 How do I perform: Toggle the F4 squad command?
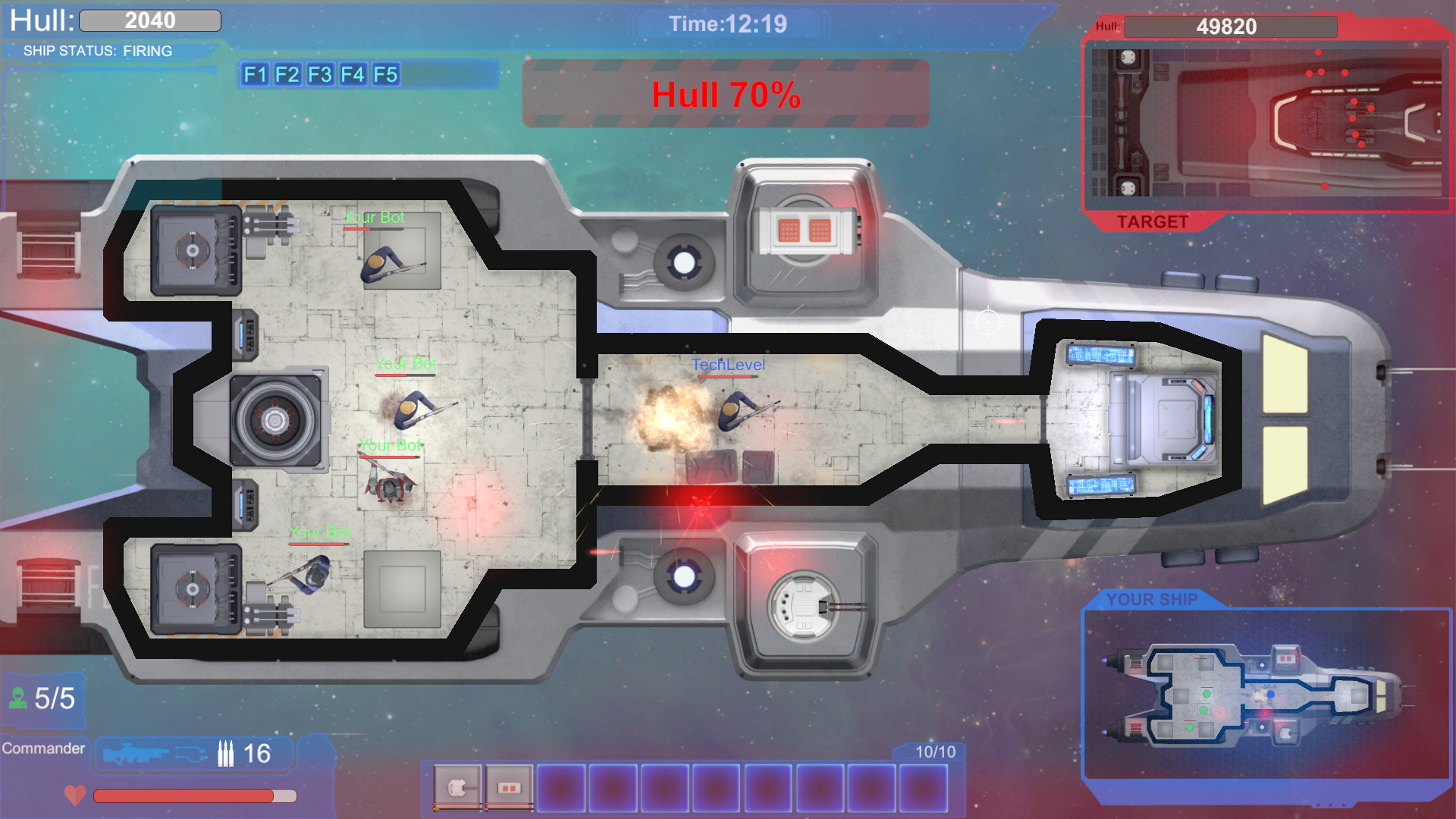pyautogui.click(x=351, y=75)
